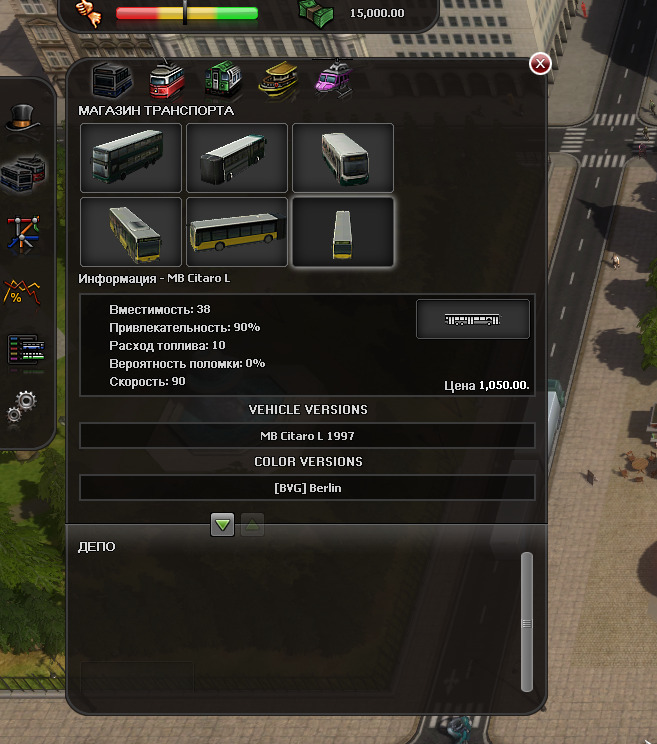Select the pink helicopter category tab
Screen dimensions: 657x744
330,78
